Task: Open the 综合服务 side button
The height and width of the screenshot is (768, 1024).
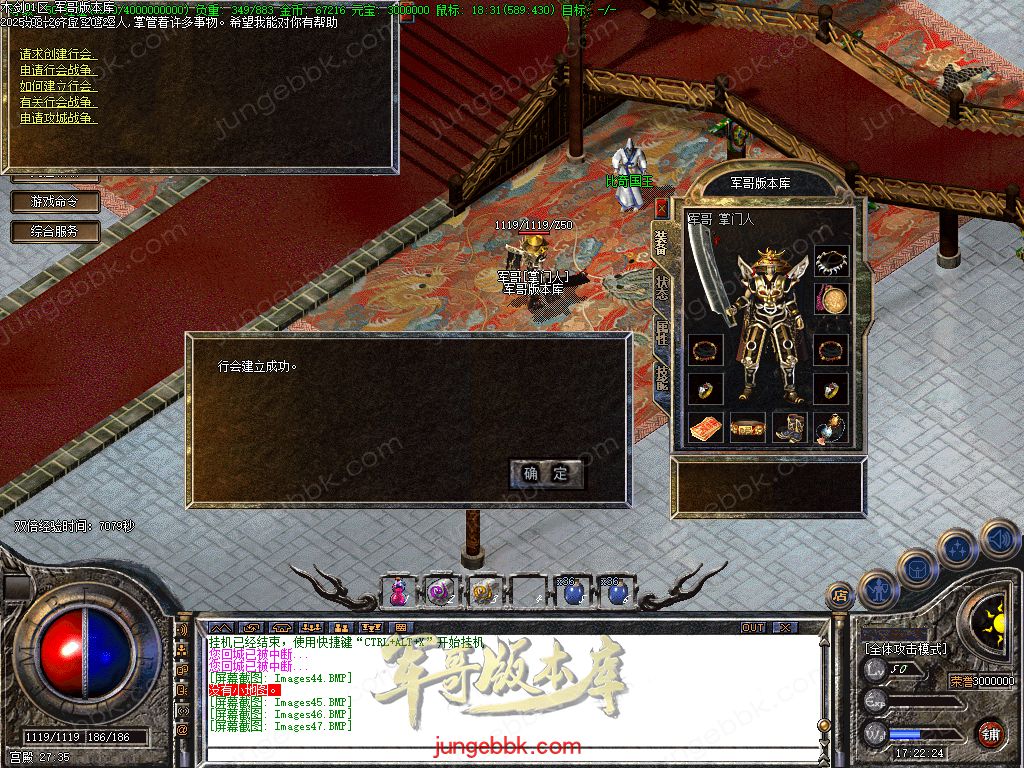Action: pos(56,231)
